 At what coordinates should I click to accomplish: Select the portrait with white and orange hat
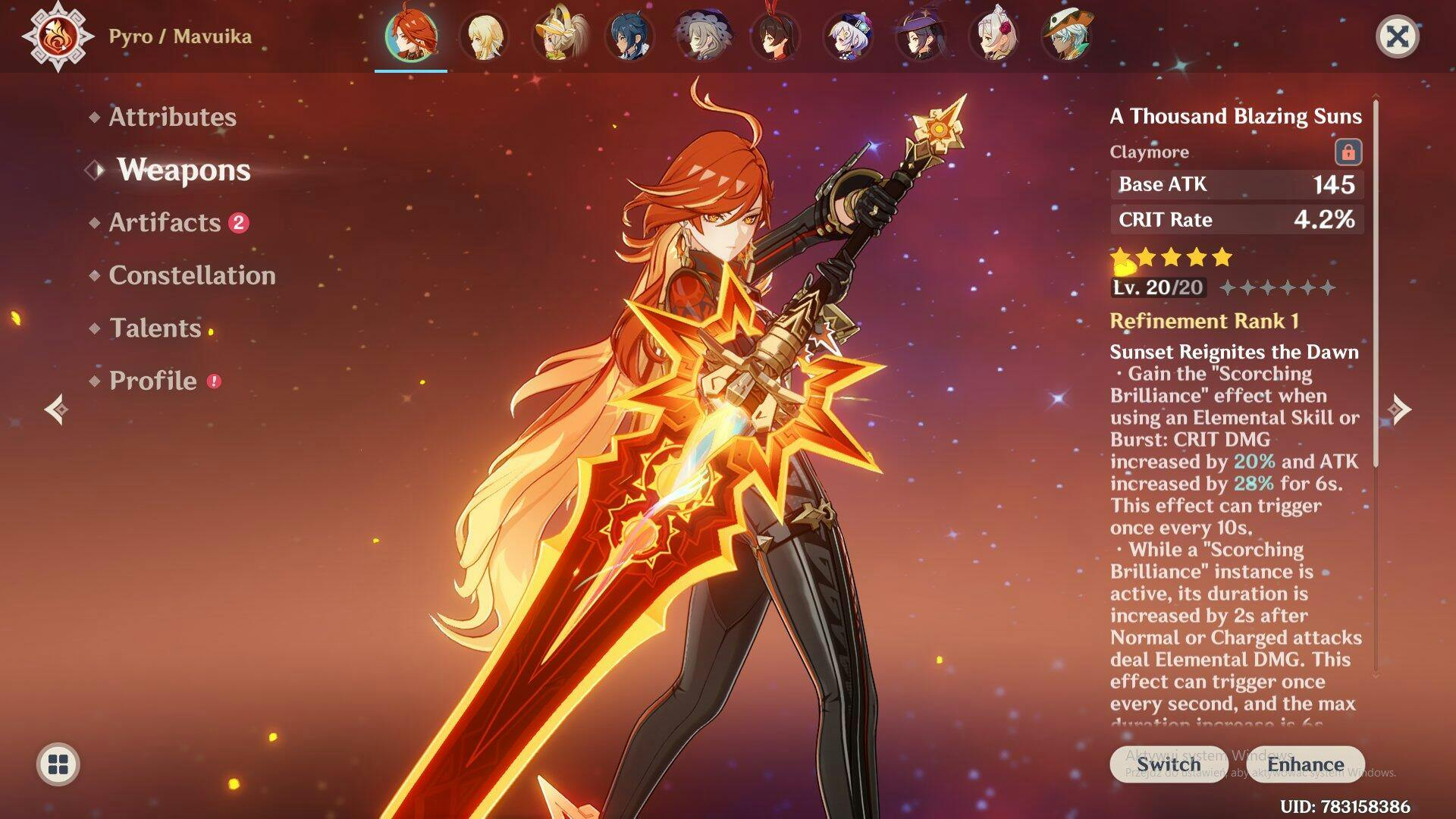point(1066,36)
